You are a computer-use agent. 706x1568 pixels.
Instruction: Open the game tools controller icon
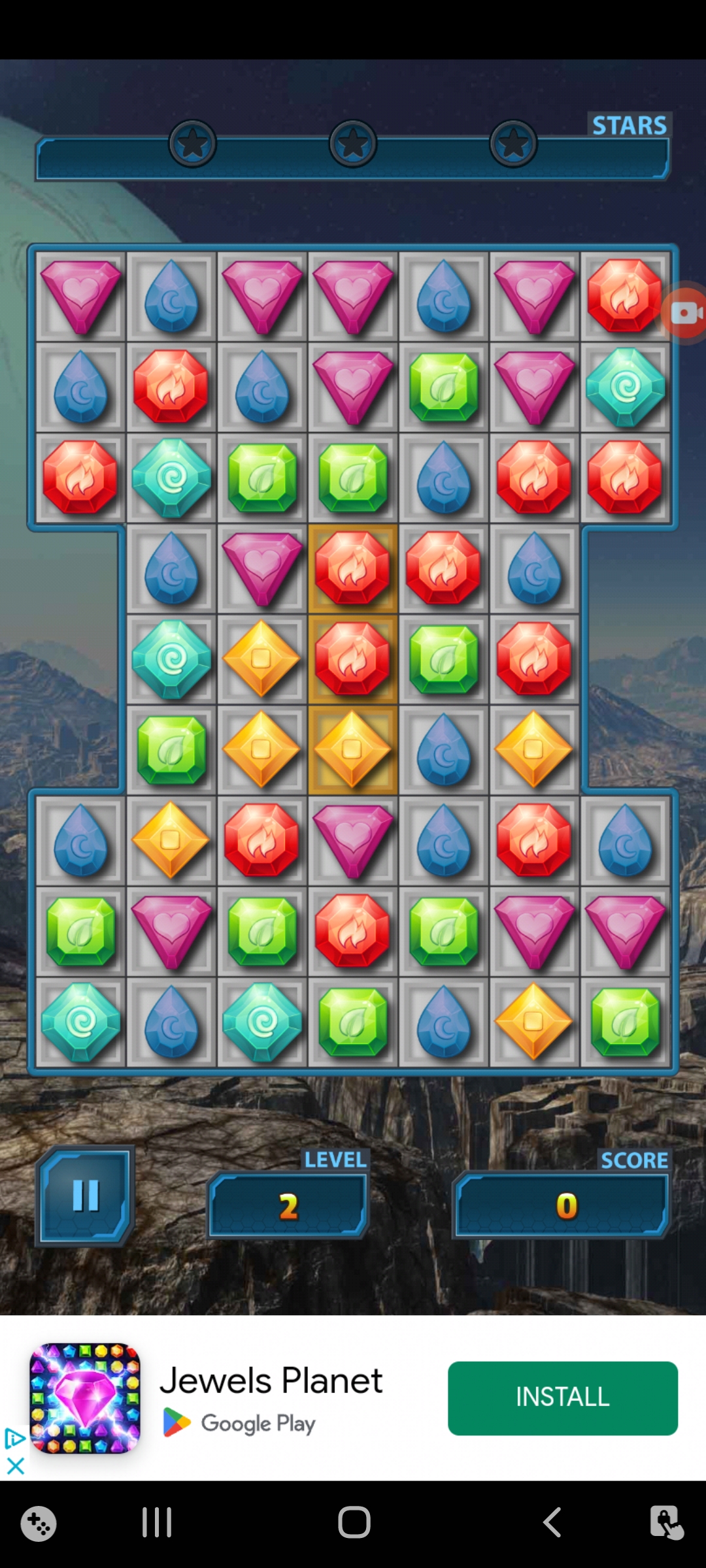39,1524
